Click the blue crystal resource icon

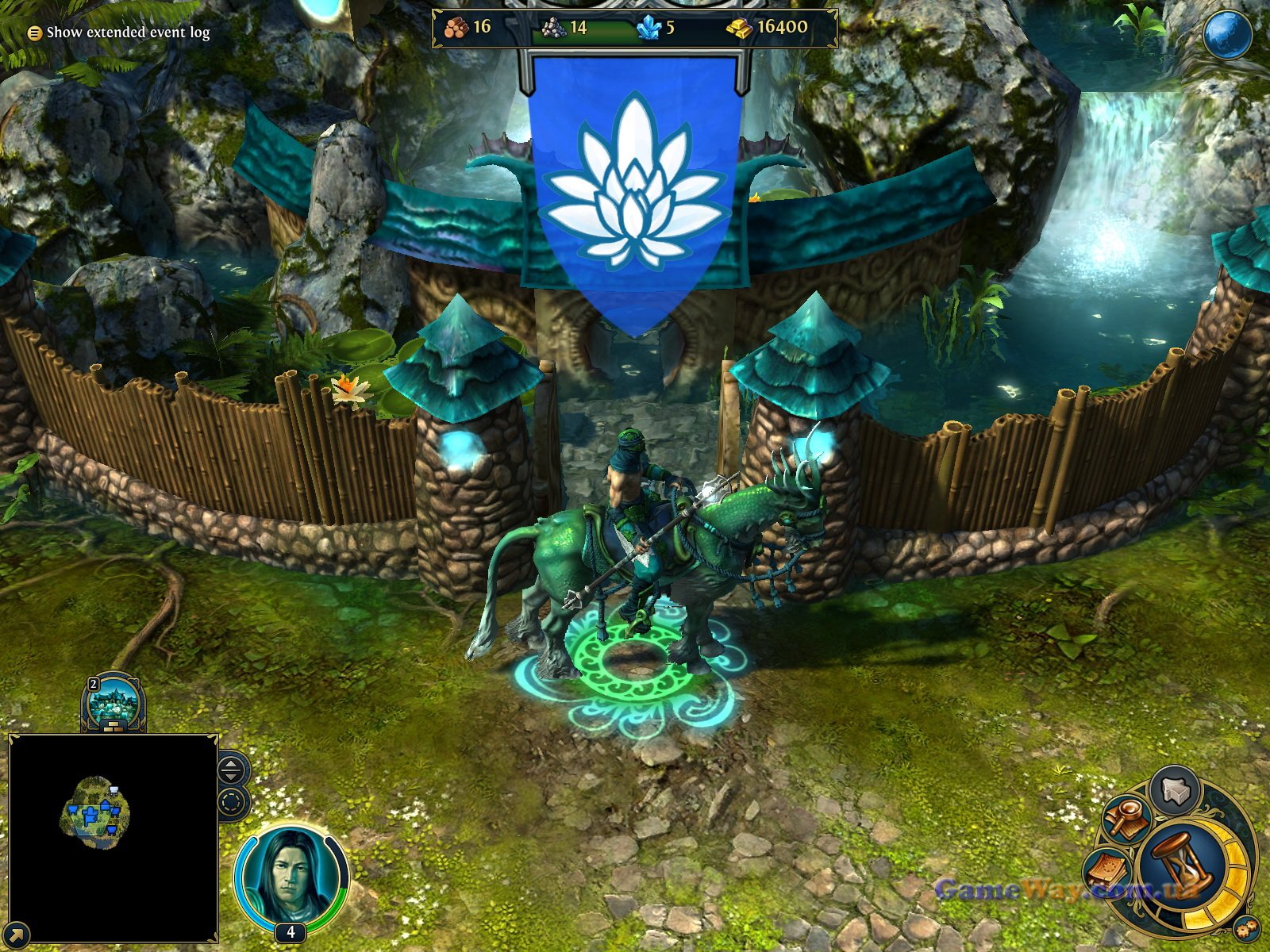(648, 29)
